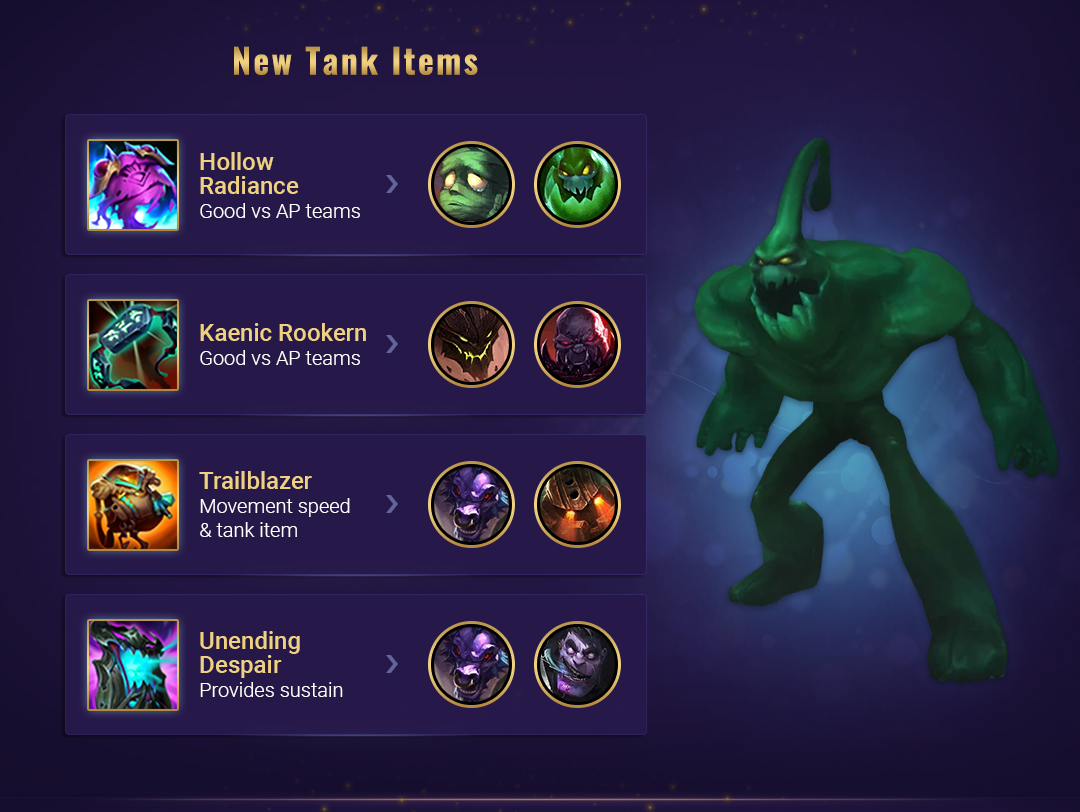Choose the Maokai champion portrait

(x=471, y=345)
